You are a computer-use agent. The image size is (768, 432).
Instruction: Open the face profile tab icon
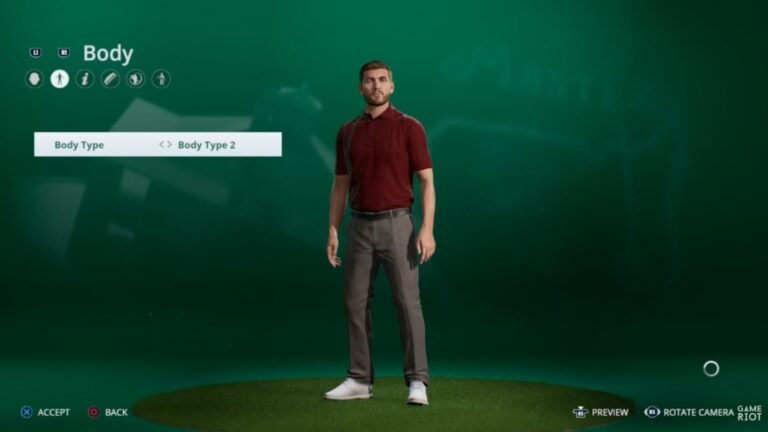136,79
